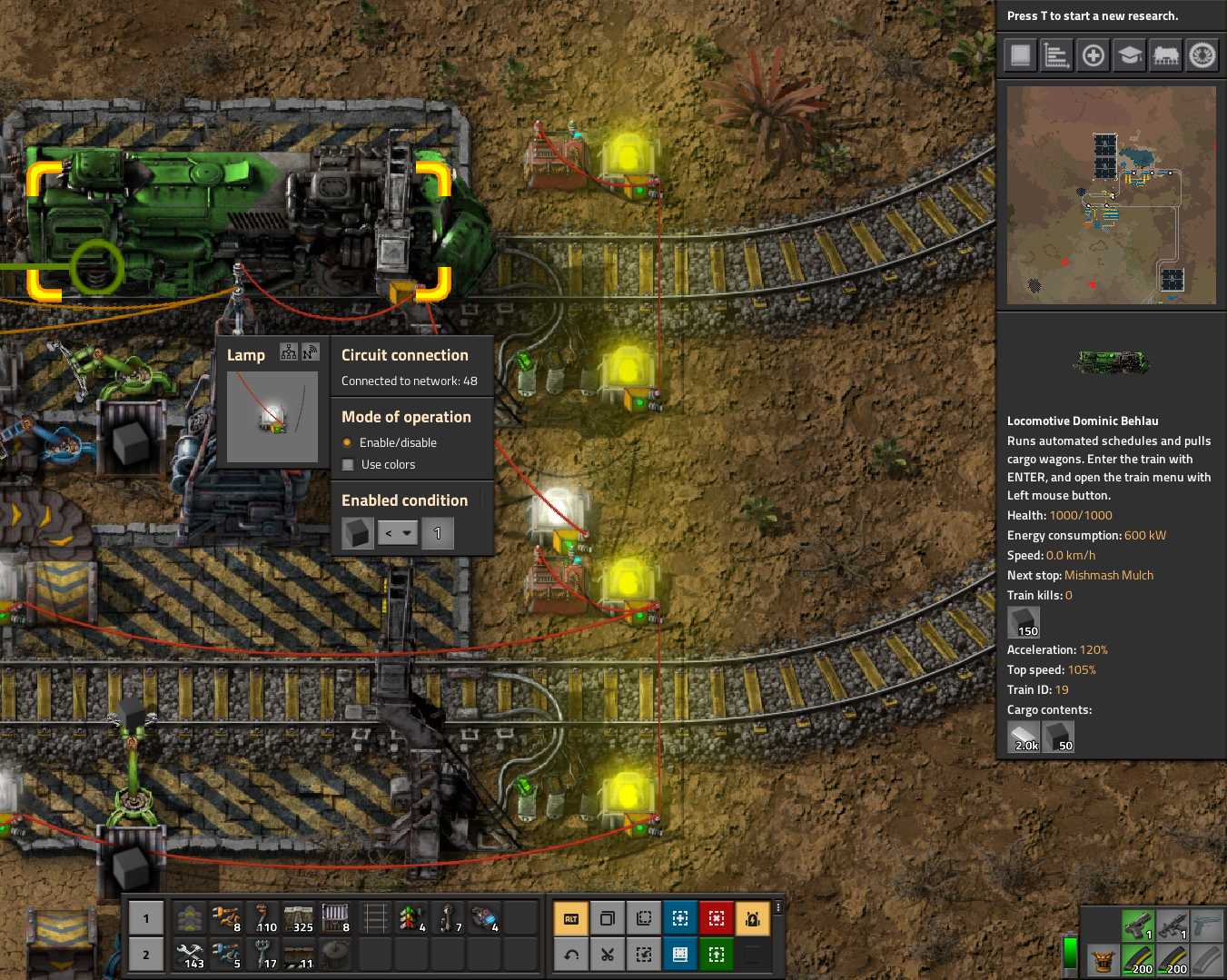Image resolution: width=1227 pixels, height=980 pixels.
Task: Click the orange armor slot
Action: coord(1103,961)
